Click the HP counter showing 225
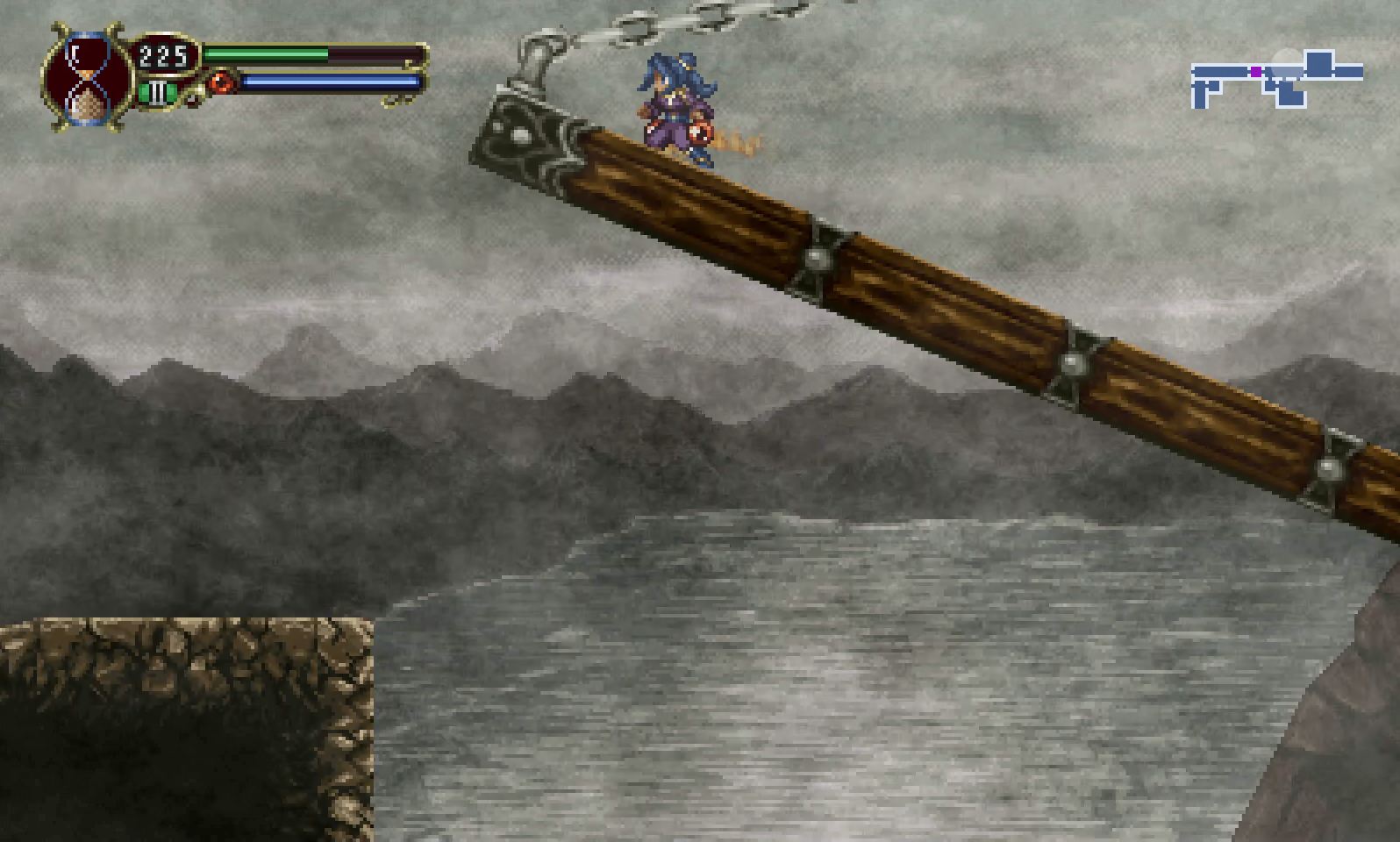 pos(161,55)
